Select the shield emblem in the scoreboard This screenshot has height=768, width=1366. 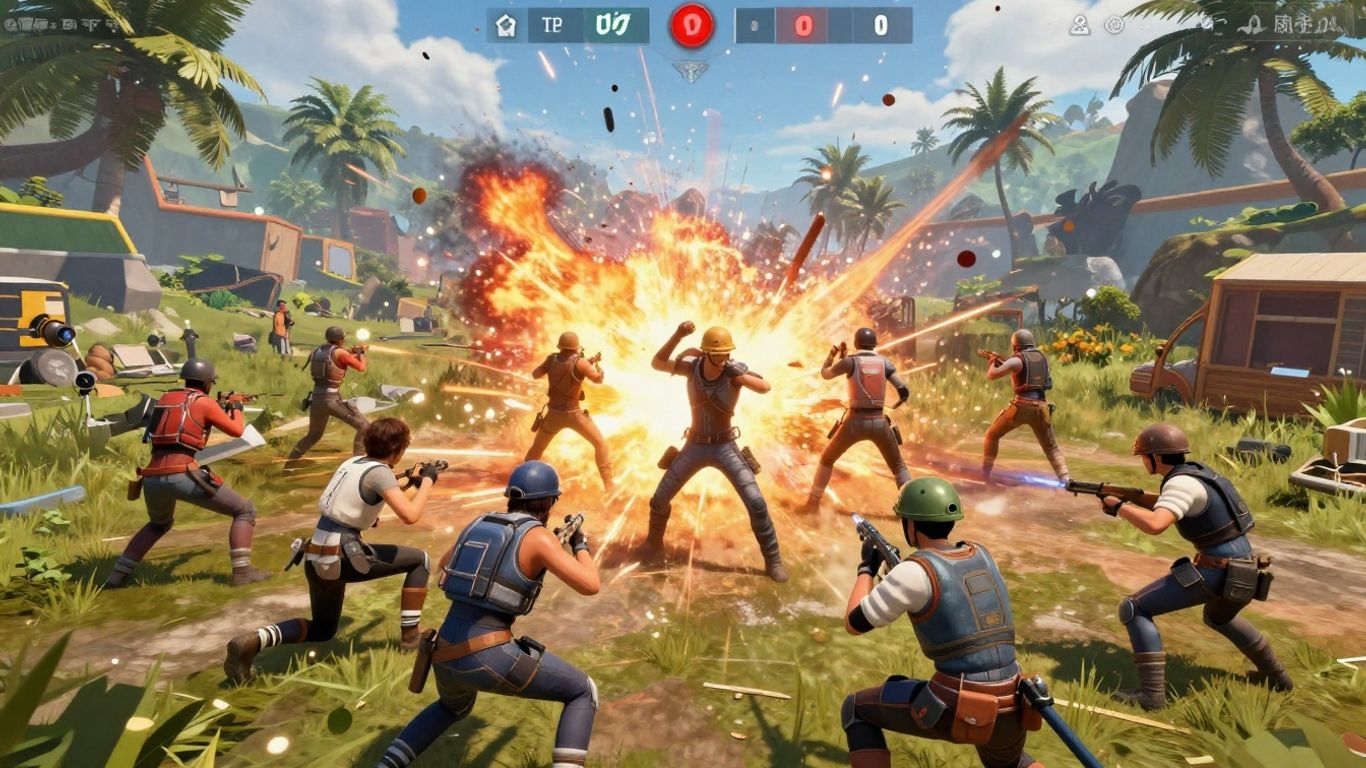(507, 25)
